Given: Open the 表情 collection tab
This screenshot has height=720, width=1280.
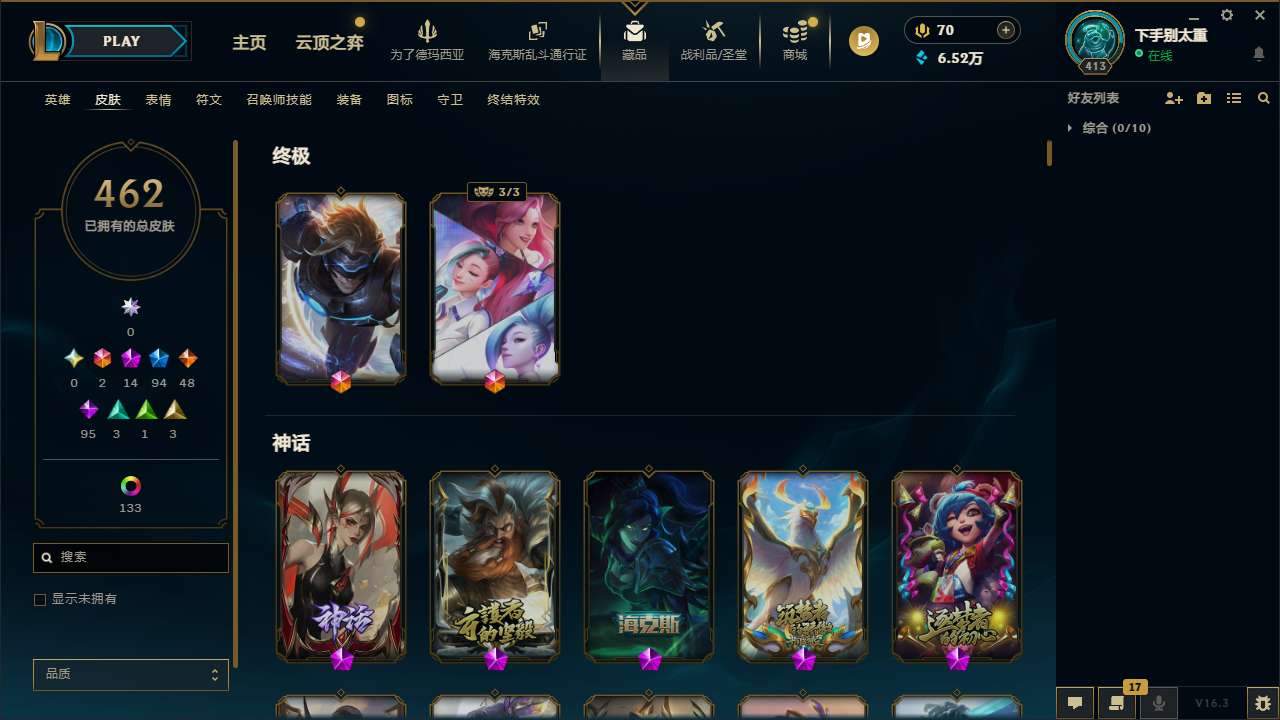Looking at the screenshot, I should click(x=158, y=99).
